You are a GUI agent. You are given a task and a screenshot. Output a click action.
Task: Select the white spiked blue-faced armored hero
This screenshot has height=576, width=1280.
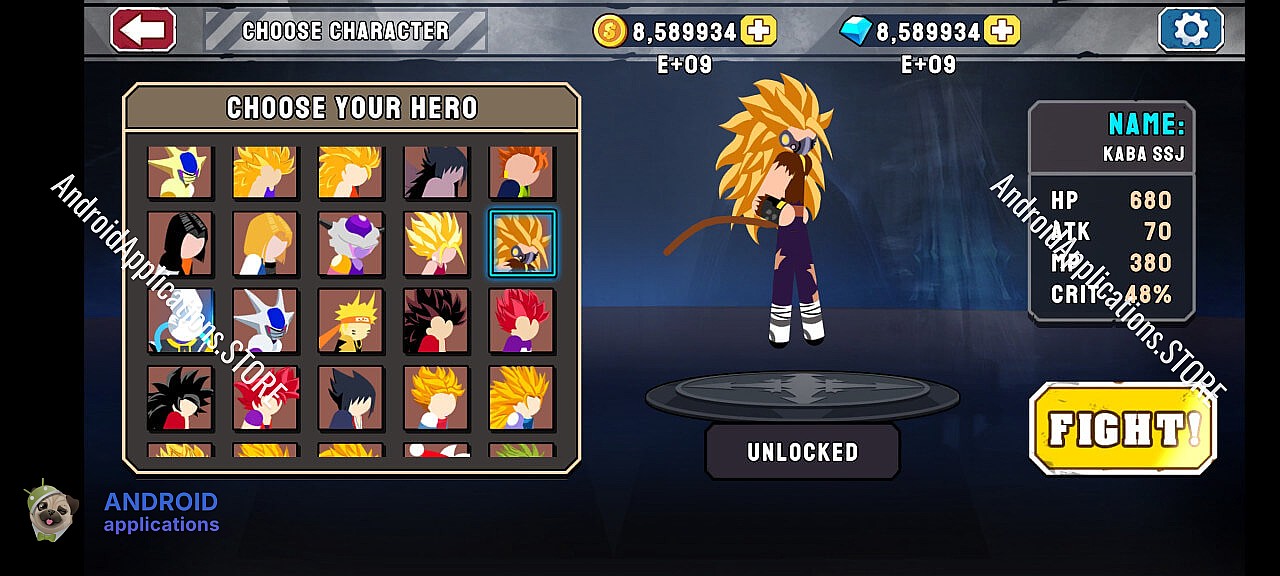(265, 320)
